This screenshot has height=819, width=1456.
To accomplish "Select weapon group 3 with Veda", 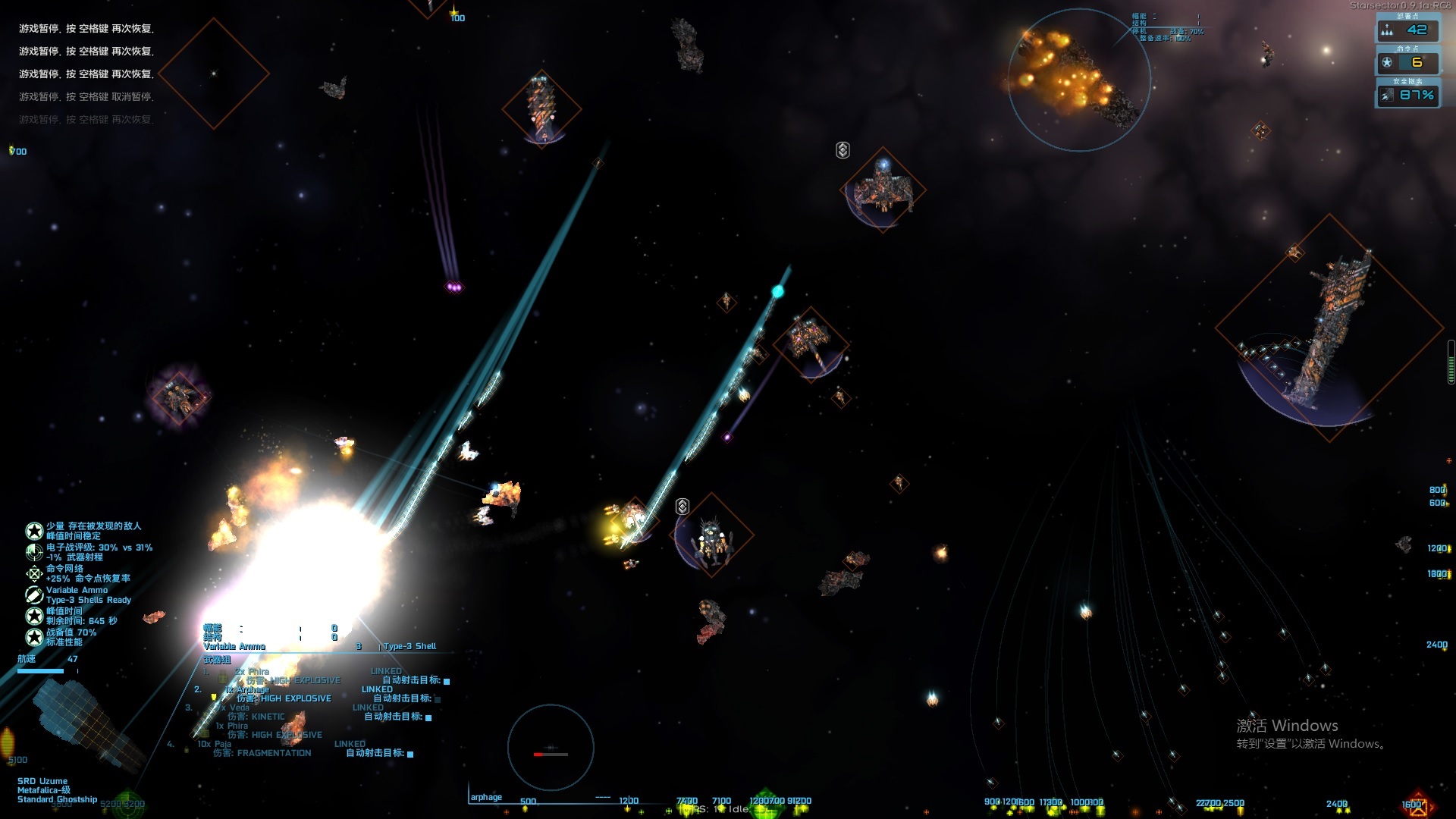I will point(239,708).
